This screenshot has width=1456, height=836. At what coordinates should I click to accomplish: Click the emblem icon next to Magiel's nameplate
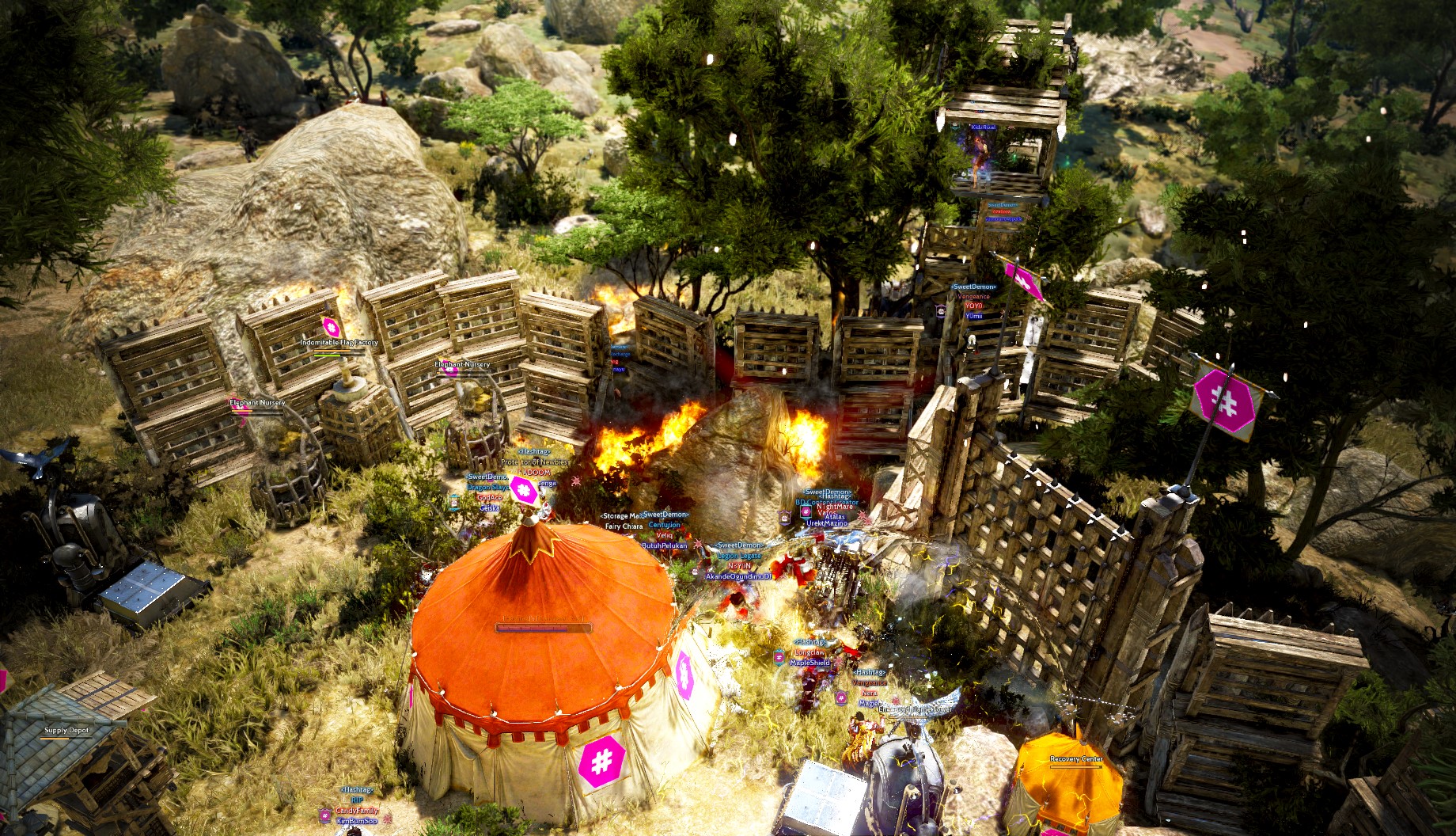click(x=841, y=697)
